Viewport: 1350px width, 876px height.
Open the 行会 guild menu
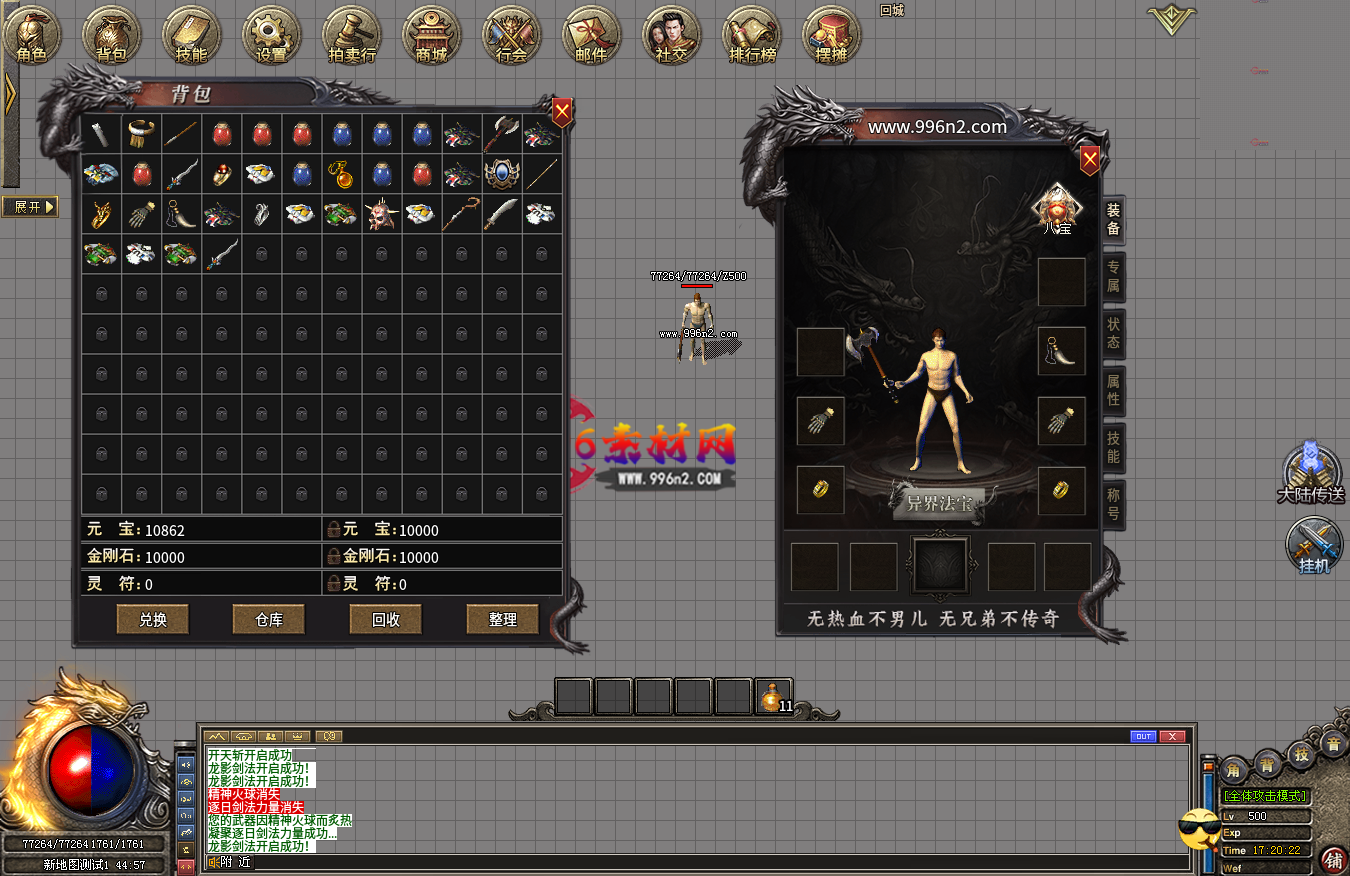tap(511, 36)
